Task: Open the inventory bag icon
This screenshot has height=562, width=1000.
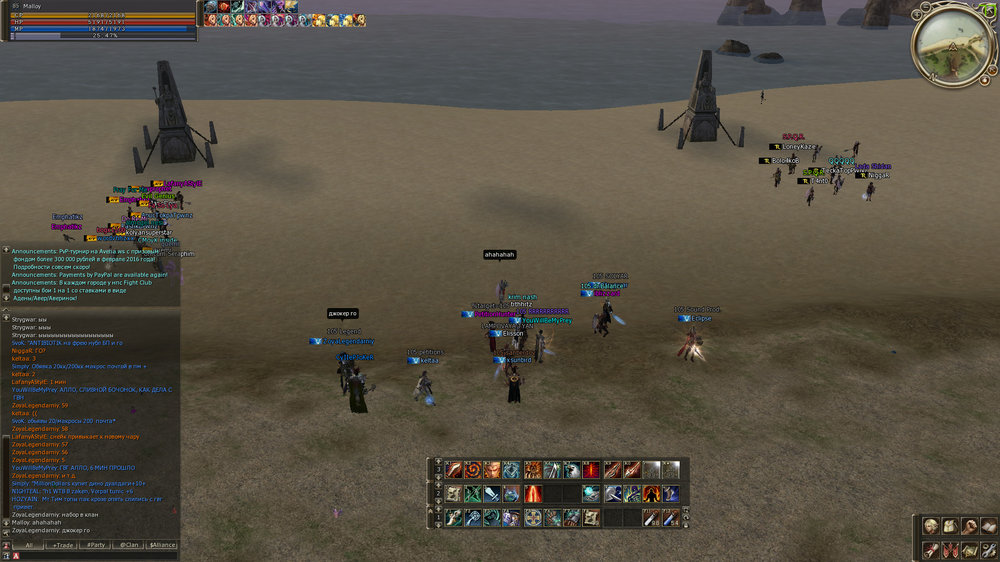Action: 950,527
